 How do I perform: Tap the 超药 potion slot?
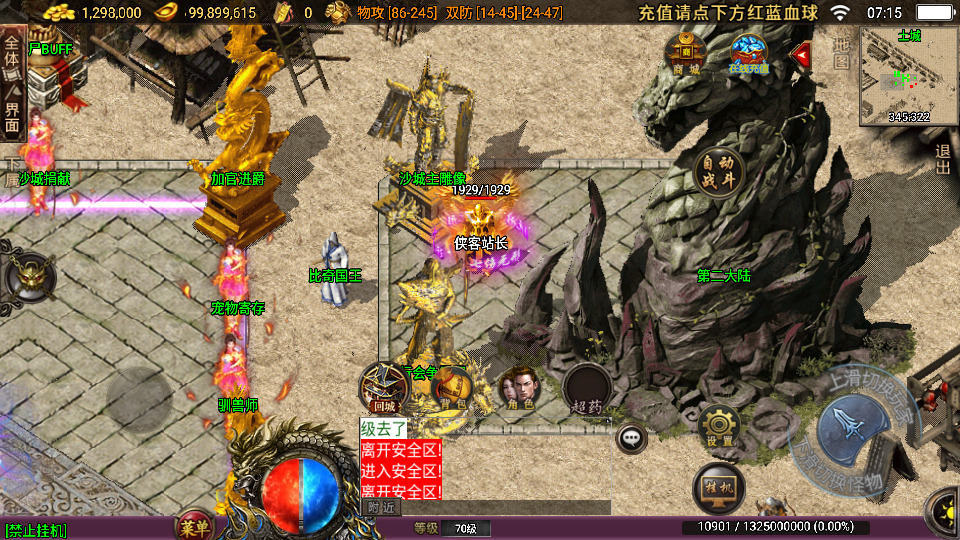point(587,388)
